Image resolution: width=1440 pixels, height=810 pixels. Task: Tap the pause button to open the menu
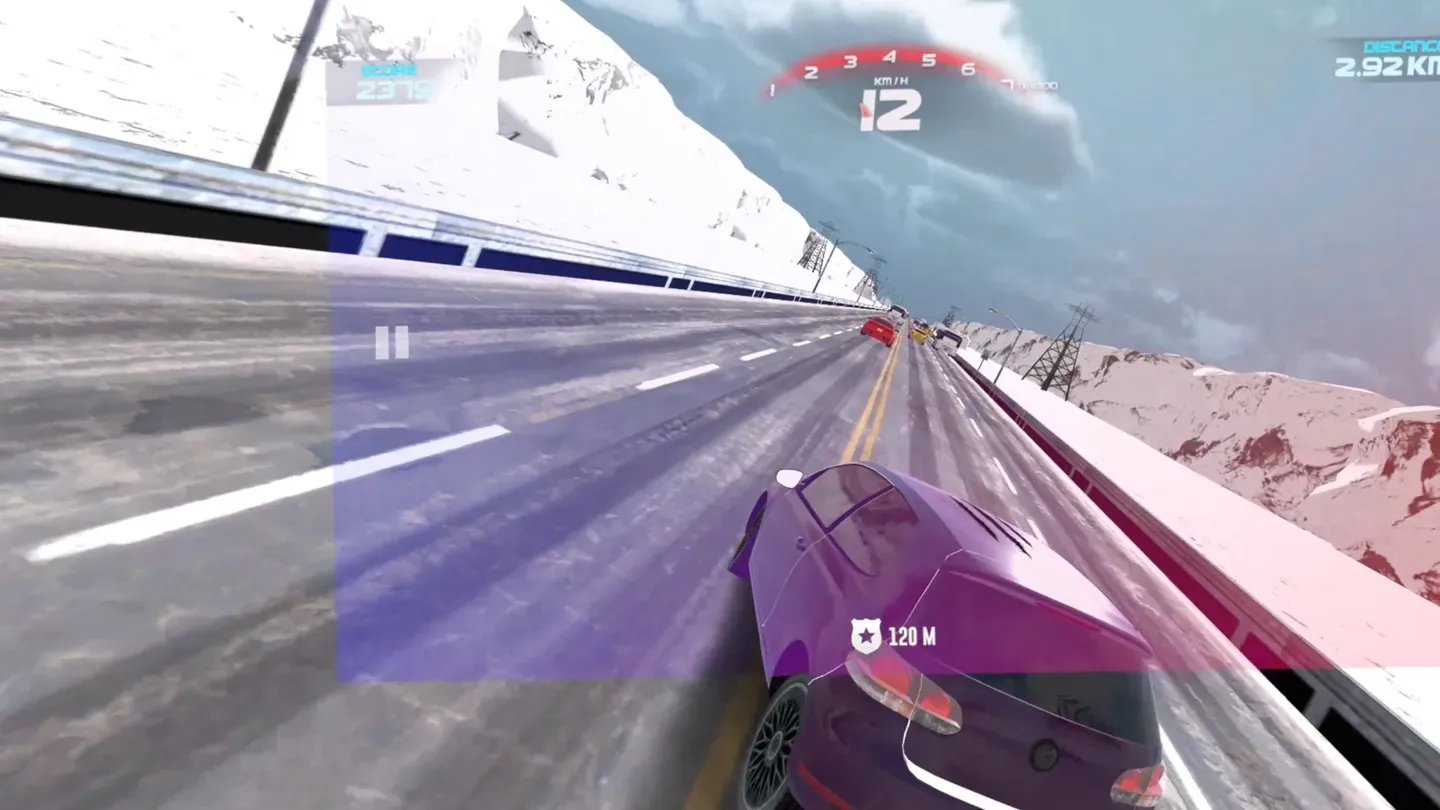coord(391,343)
